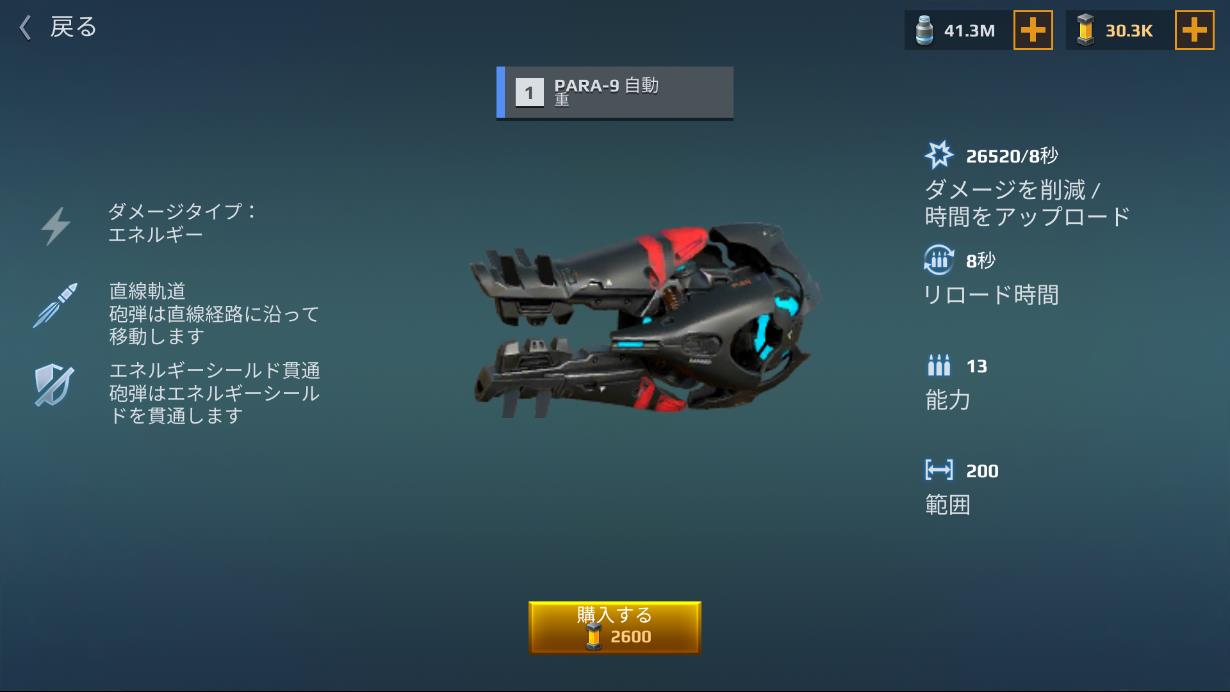Go back using the 戻る button

58,27
